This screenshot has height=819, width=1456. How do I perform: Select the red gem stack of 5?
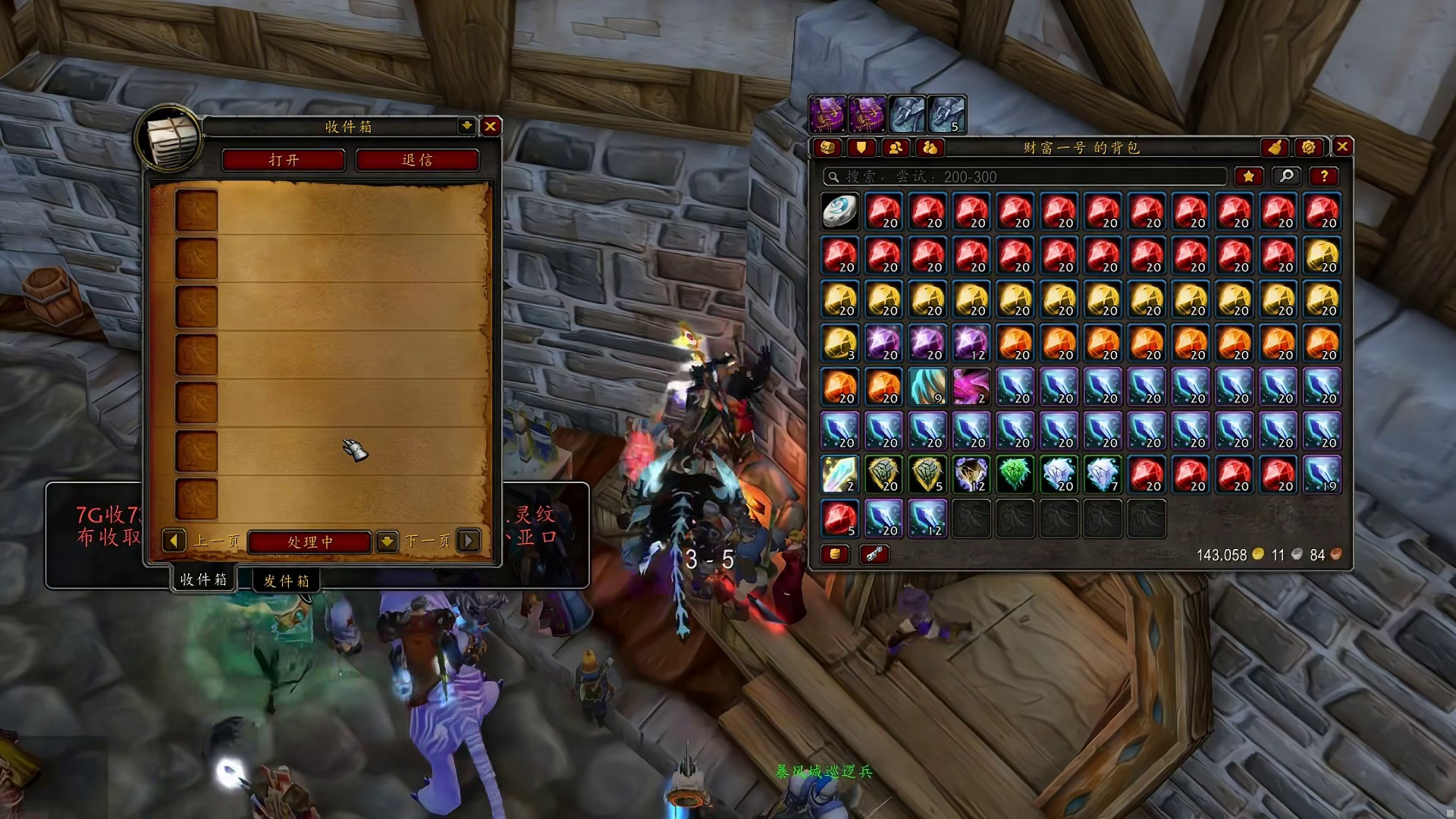click(839, 519)
